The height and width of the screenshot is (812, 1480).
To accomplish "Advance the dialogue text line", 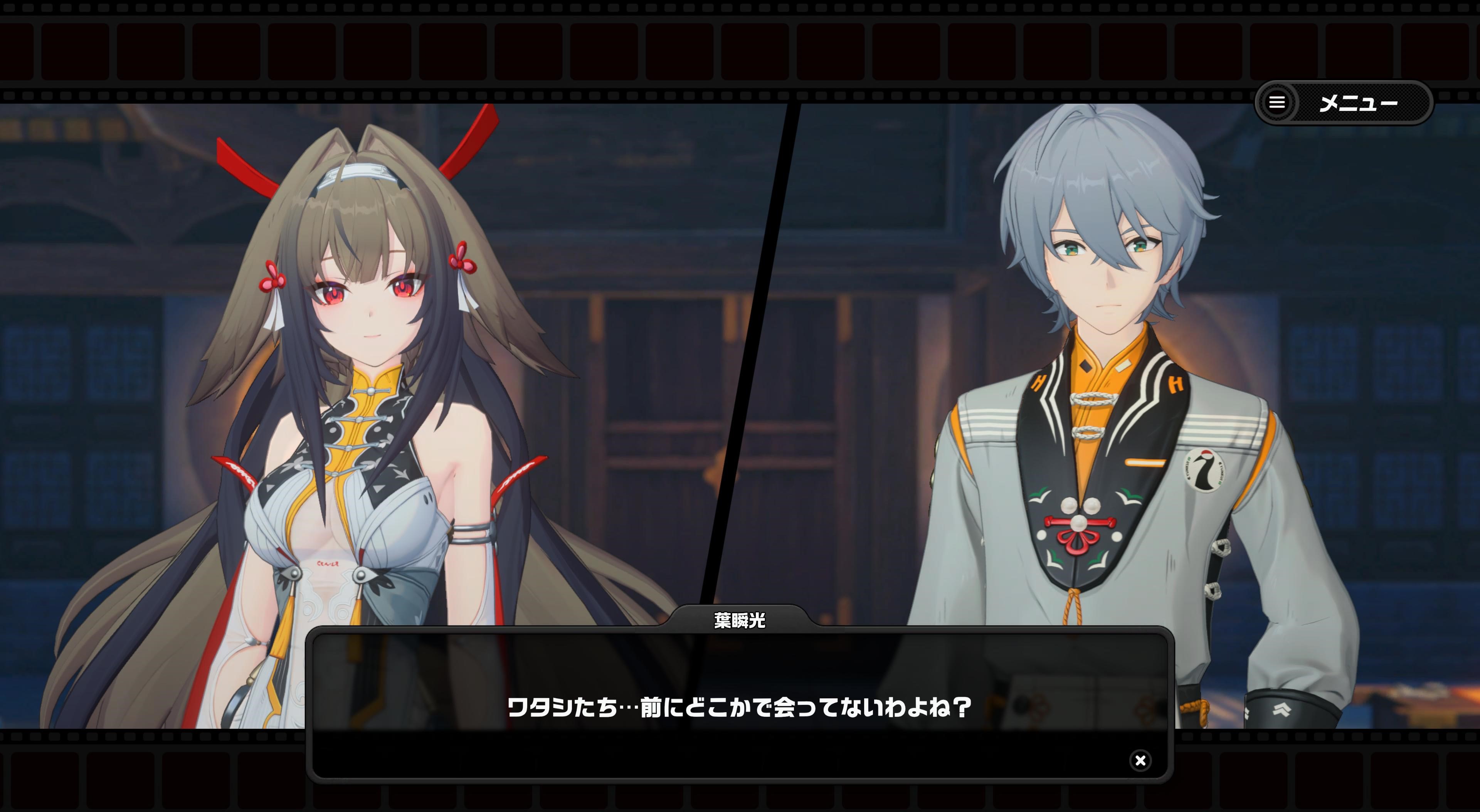I will (739, 706).
